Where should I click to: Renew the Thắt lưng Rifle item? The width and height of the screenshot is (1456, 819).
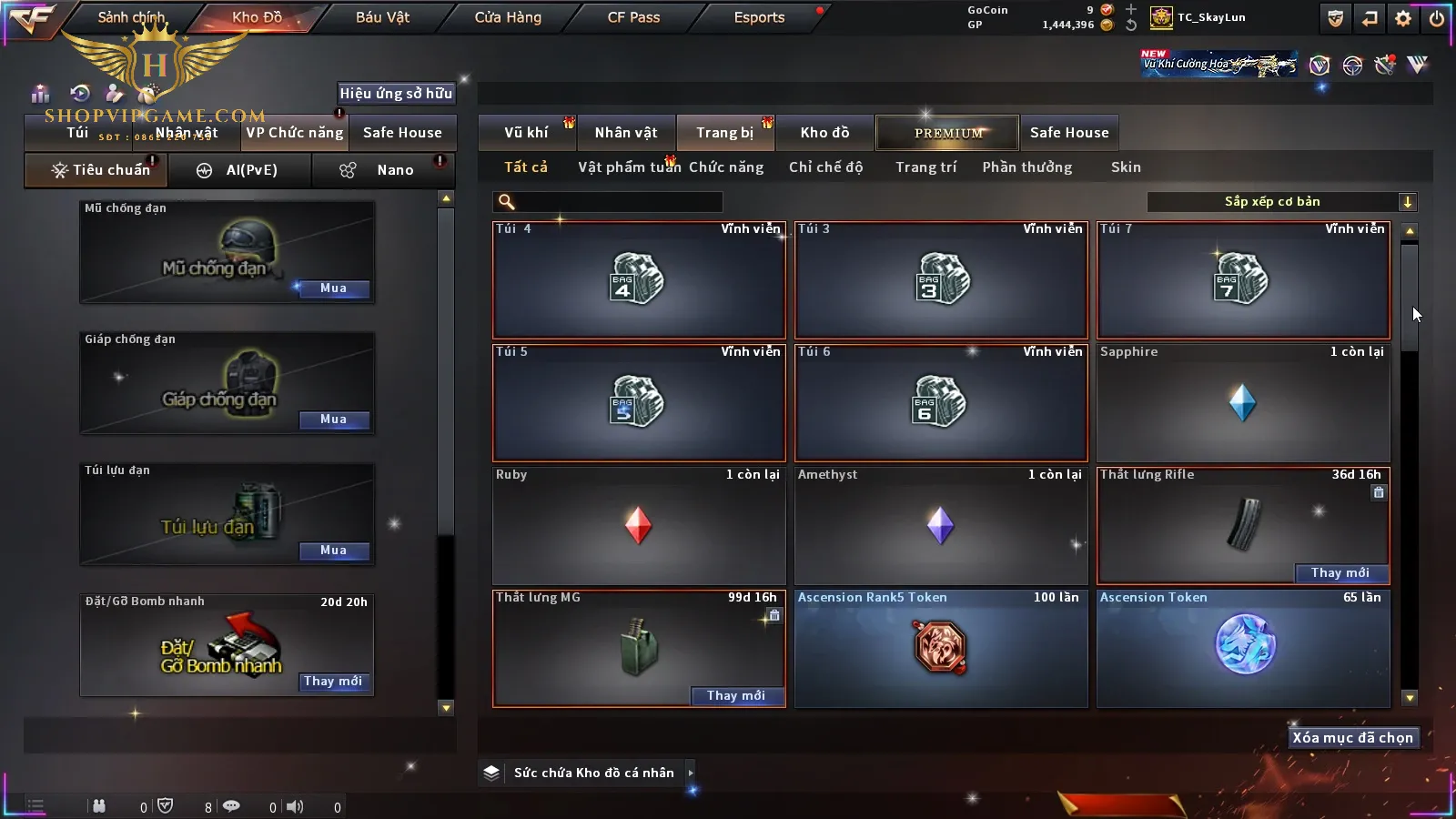click(x=1340, y=573)
